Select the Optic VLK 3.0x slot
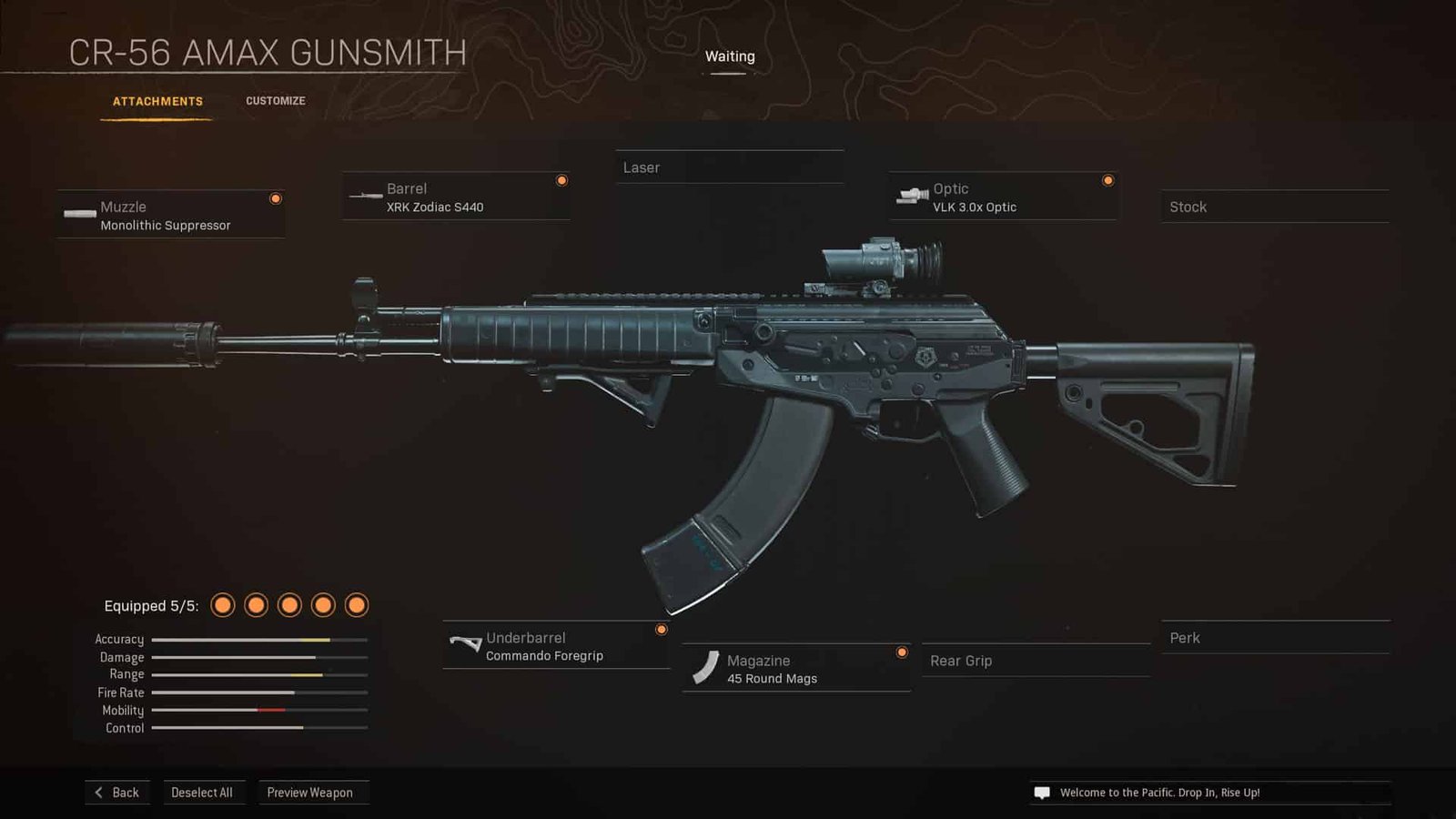Screen dimensions: 1456x819 click(x=1003, y=197)
